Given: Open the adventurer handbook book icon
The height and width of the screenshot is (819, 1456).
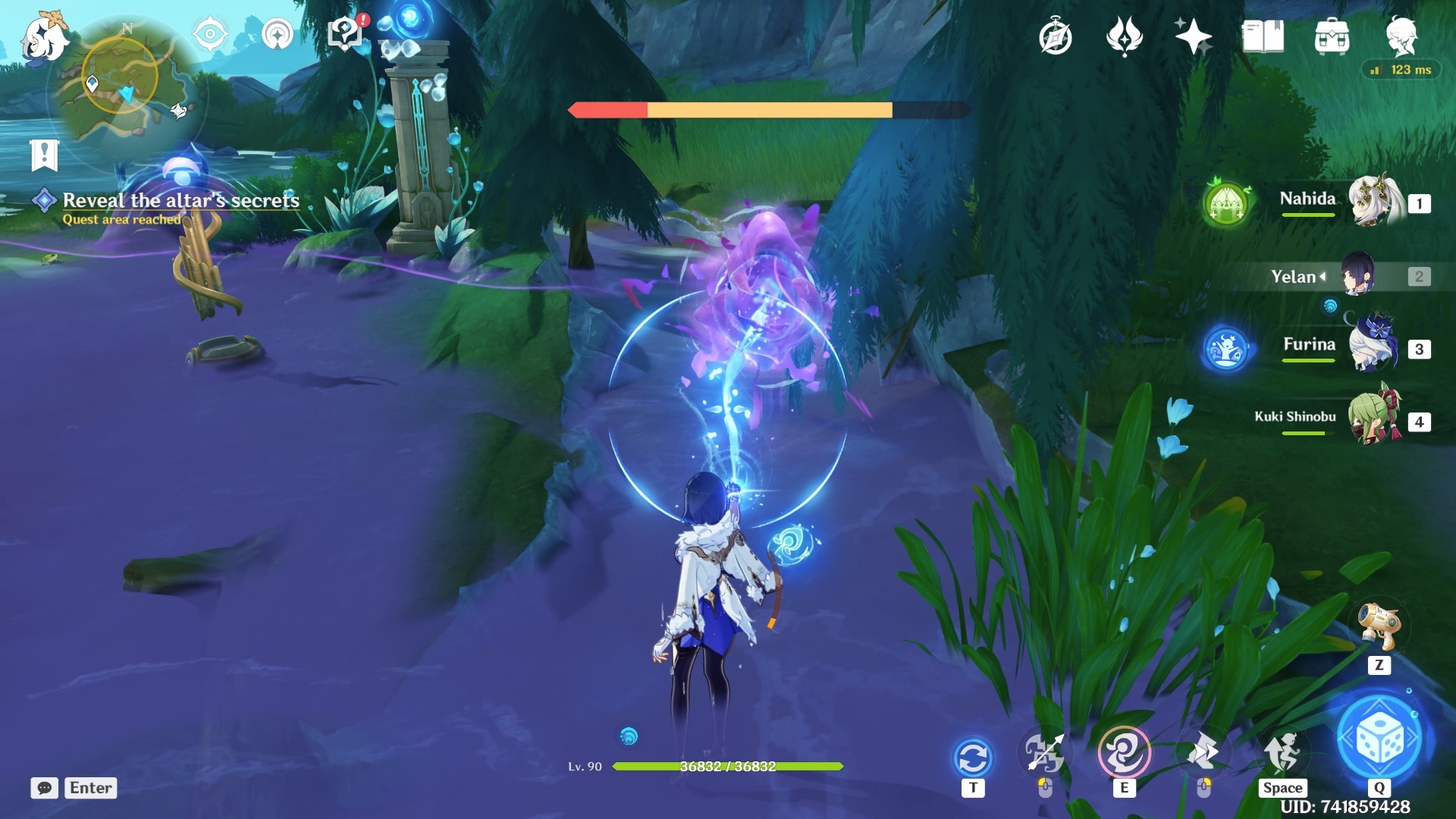Looking at the screenshot, I should tap(1263, 36).
